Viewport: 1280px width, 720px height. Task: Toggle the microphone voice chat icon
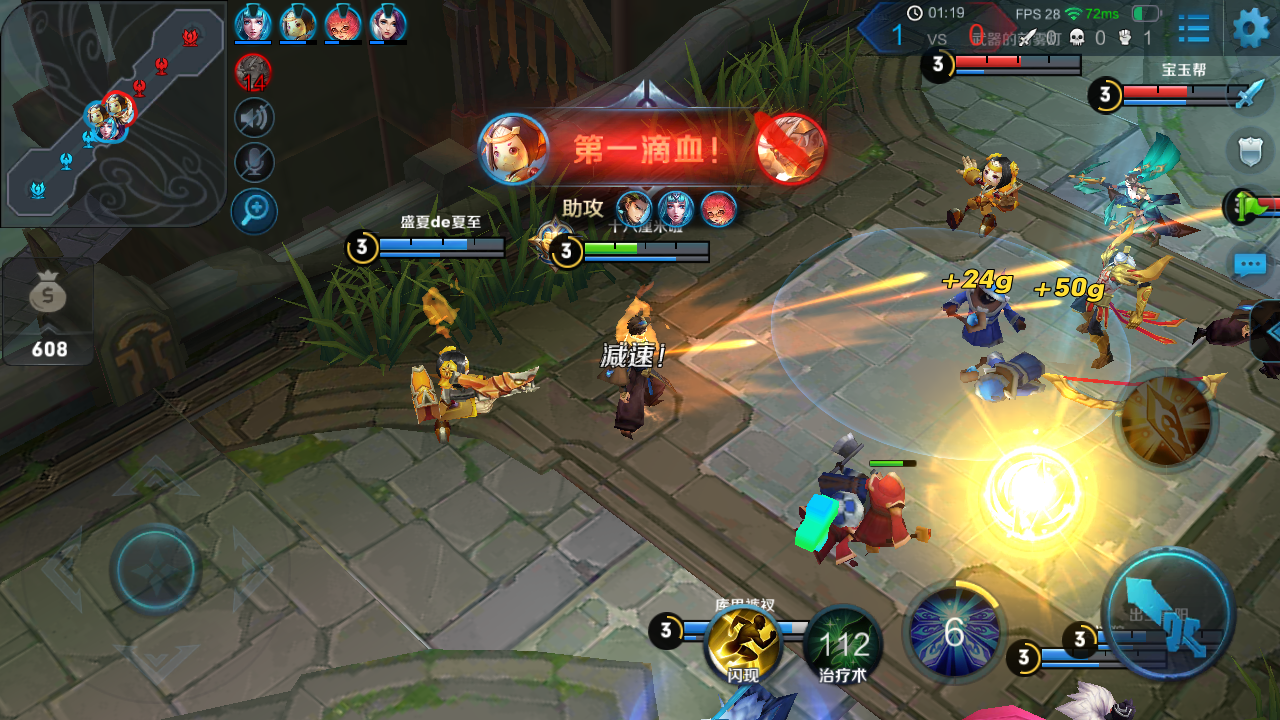(x=254, y=163)
